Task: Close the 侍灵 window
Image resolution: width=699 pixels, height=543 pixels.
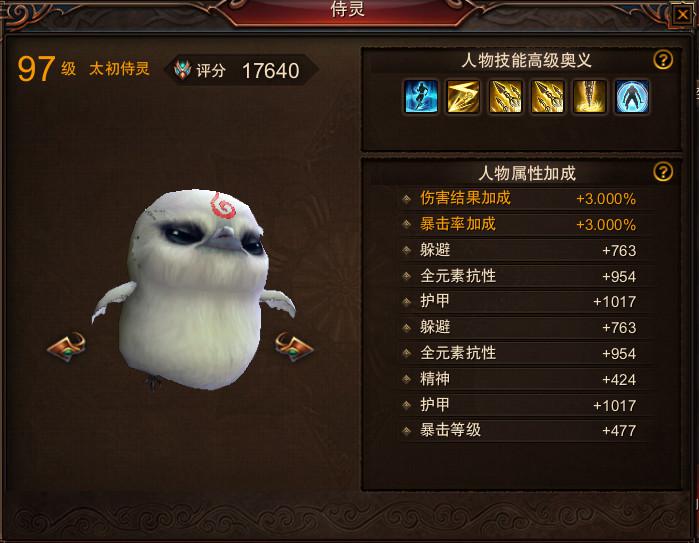Action: 682,14
